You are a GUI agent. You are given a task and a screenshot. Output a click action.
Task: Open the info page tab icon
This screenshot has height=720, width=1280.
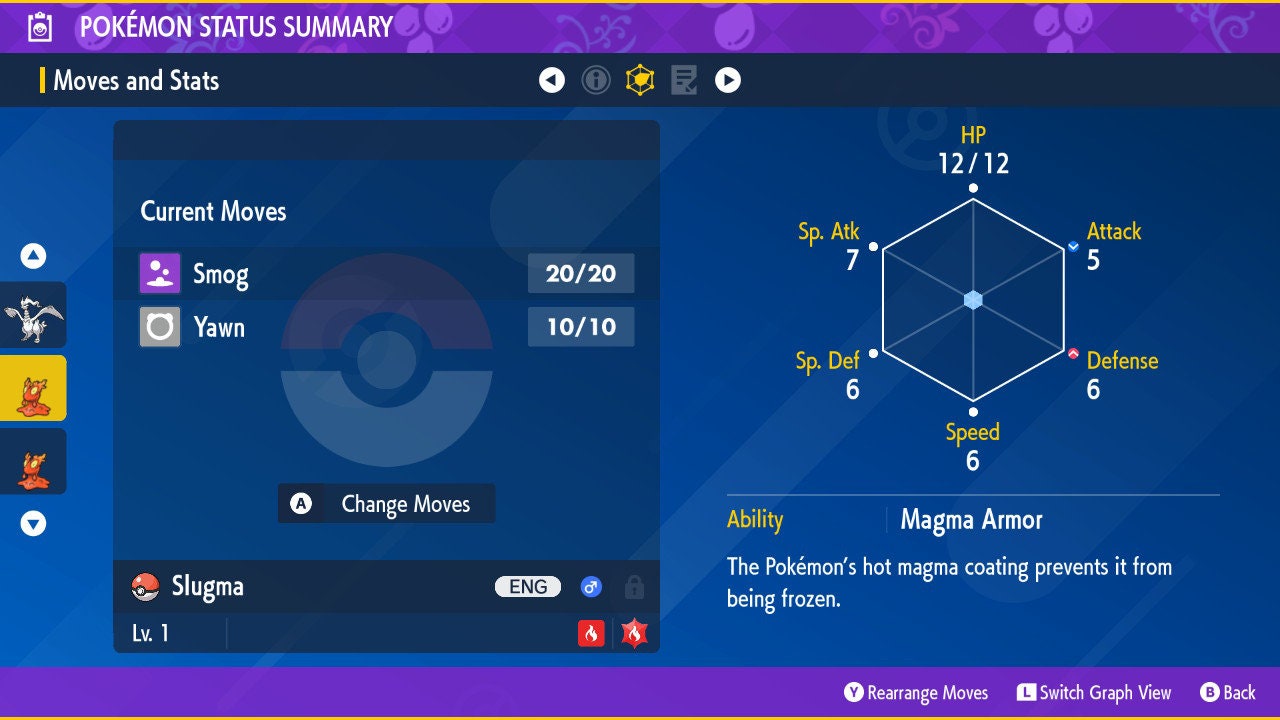(596, 80)
